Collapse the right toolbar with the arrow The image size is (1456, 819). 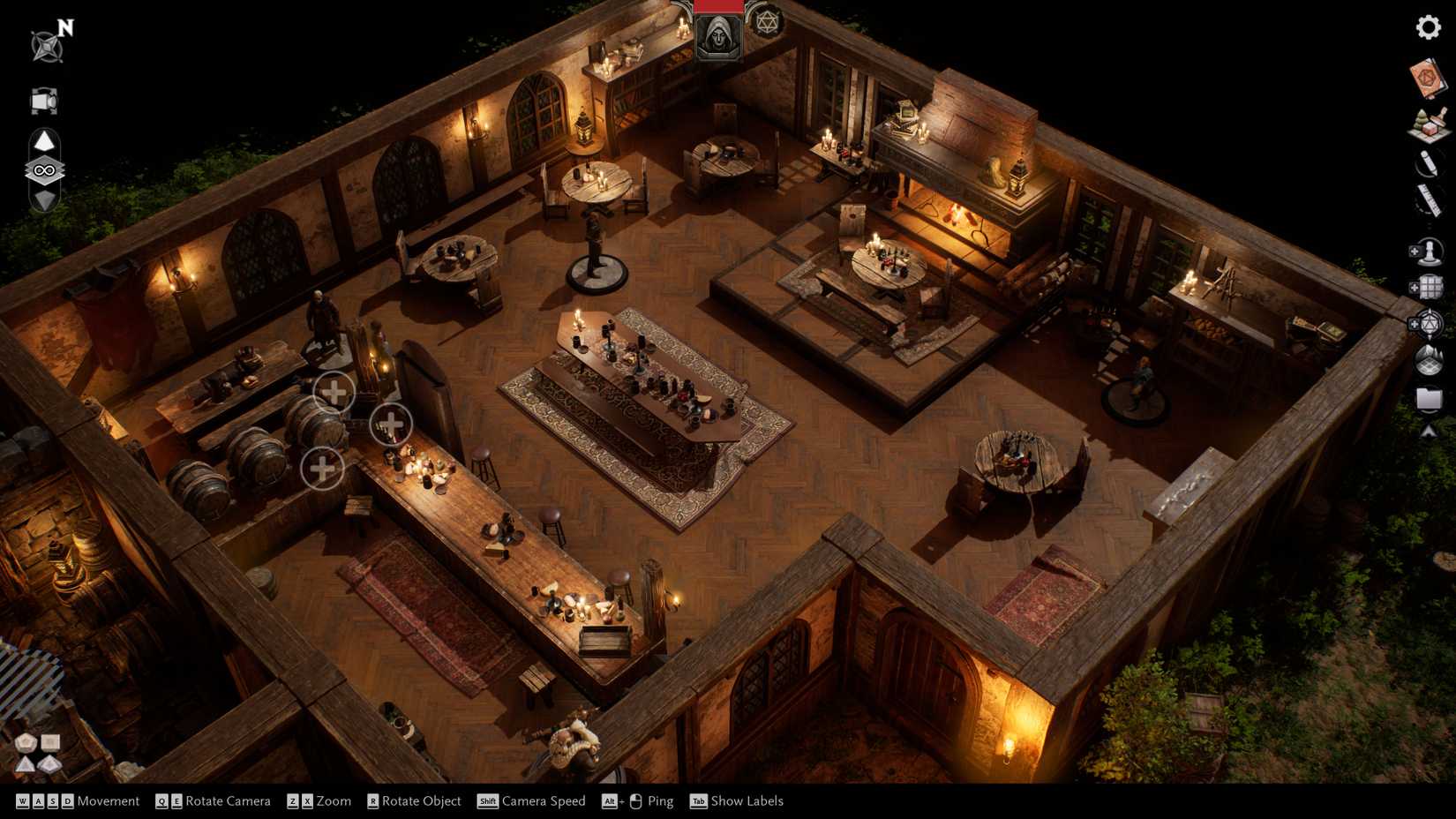(x=1429, y=432)
